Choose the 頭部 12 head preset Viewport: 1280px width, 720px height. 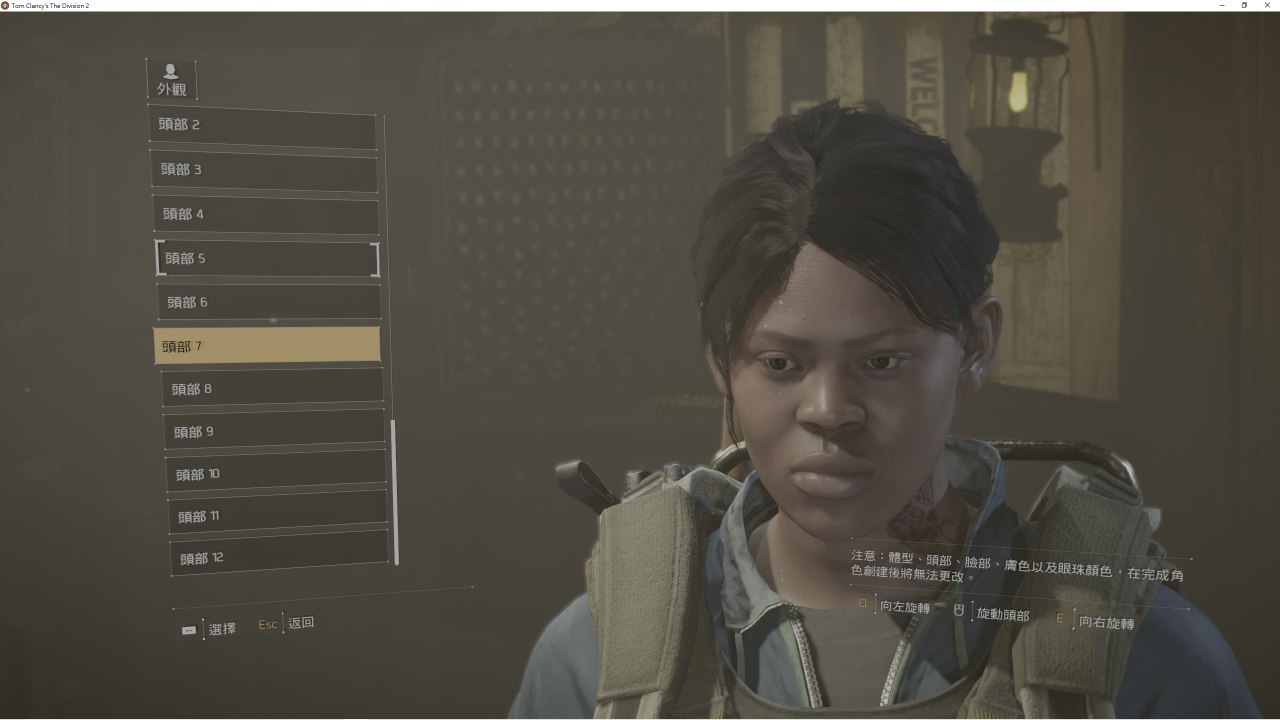click(281, 558)
